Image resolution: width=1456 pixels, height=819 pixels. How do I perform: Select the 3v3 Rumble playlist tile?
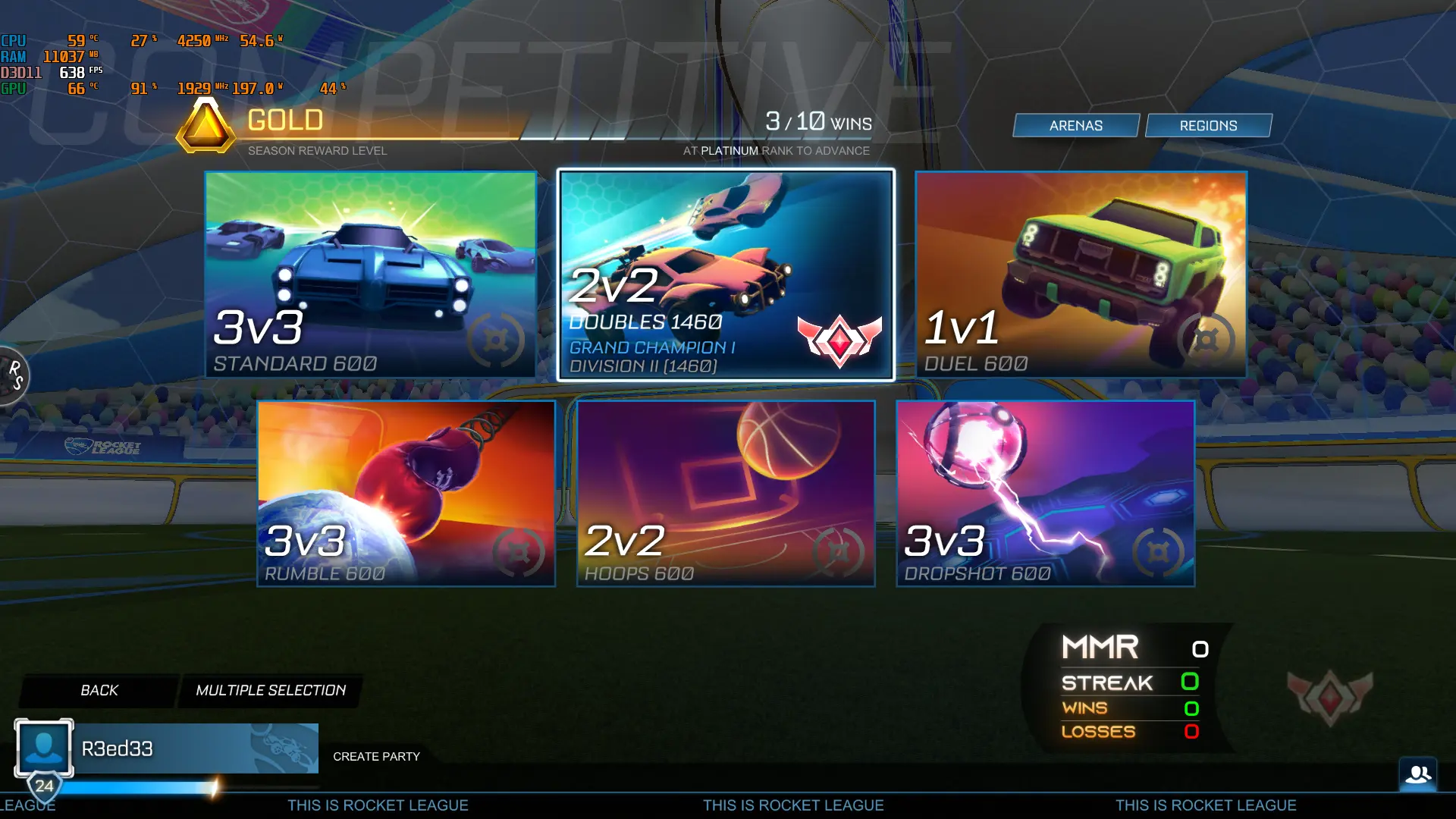(406, 493)
